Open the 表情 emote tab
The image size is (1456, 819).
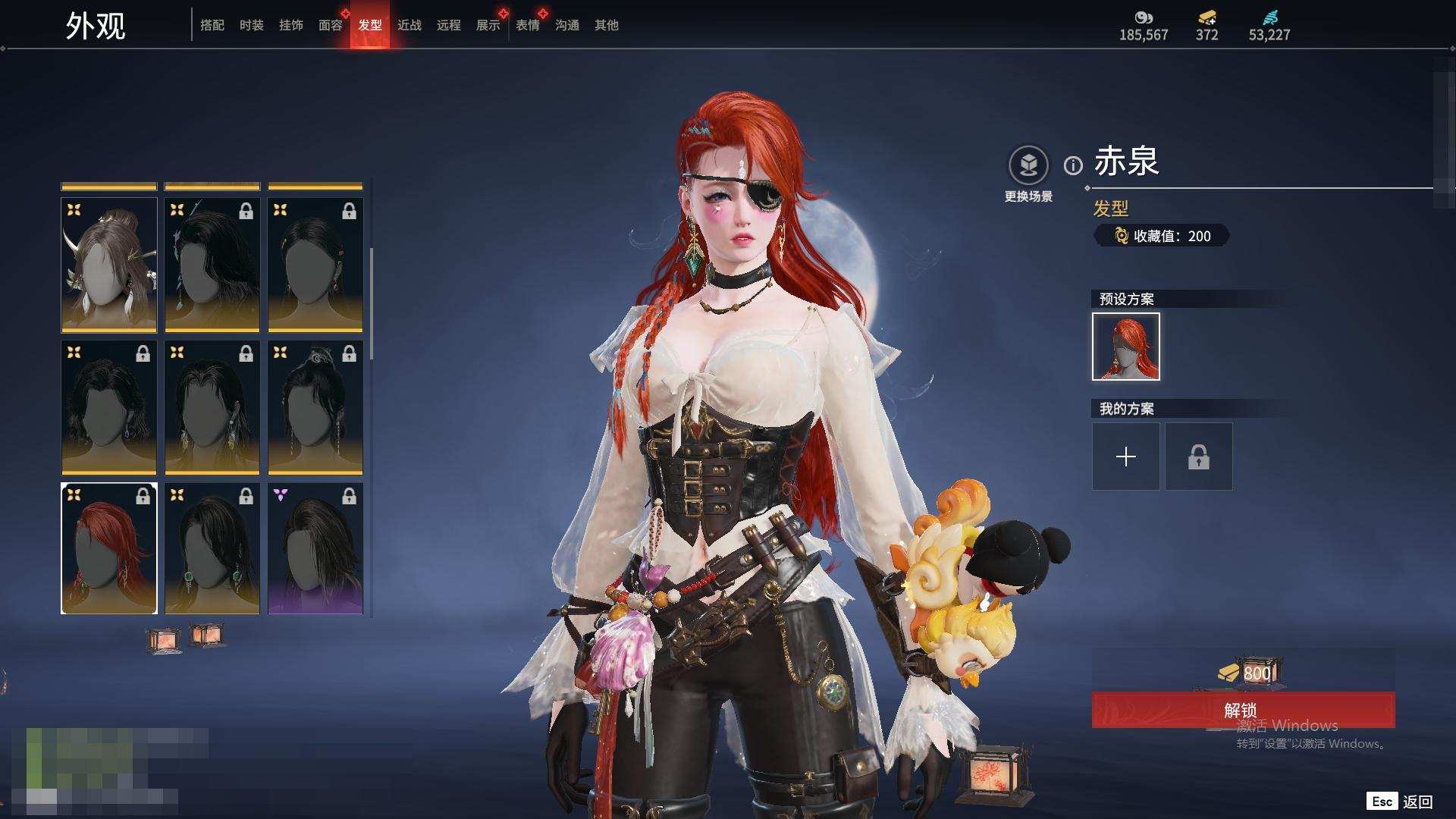click(528, 25)
